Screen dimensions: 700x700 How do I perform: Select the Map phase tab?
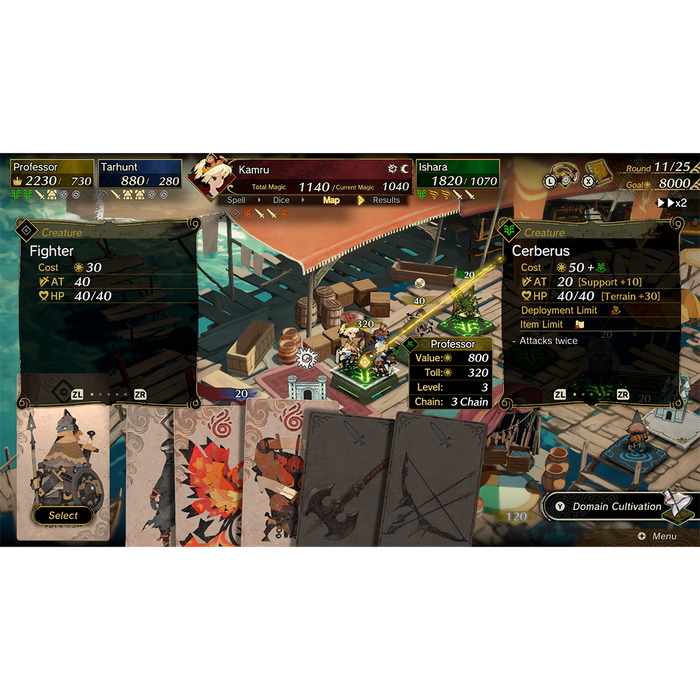pos(331,200)
